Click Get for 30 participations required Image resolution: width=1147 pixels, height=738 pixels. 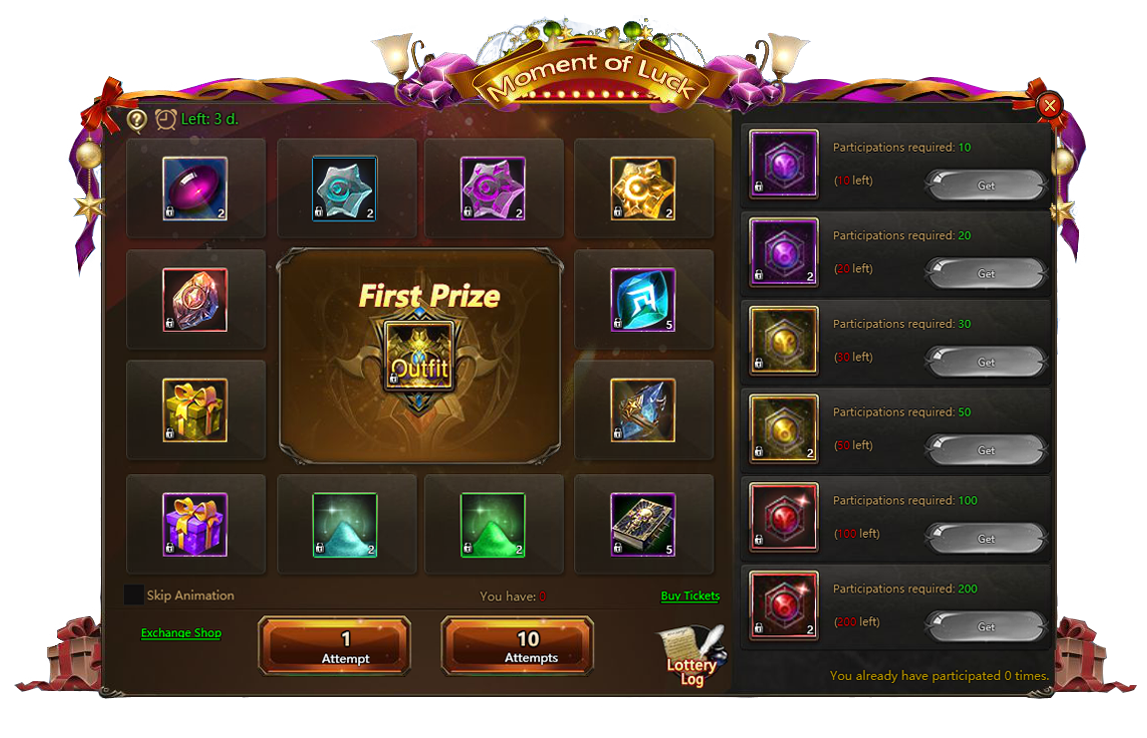click(x=986, y=362)
